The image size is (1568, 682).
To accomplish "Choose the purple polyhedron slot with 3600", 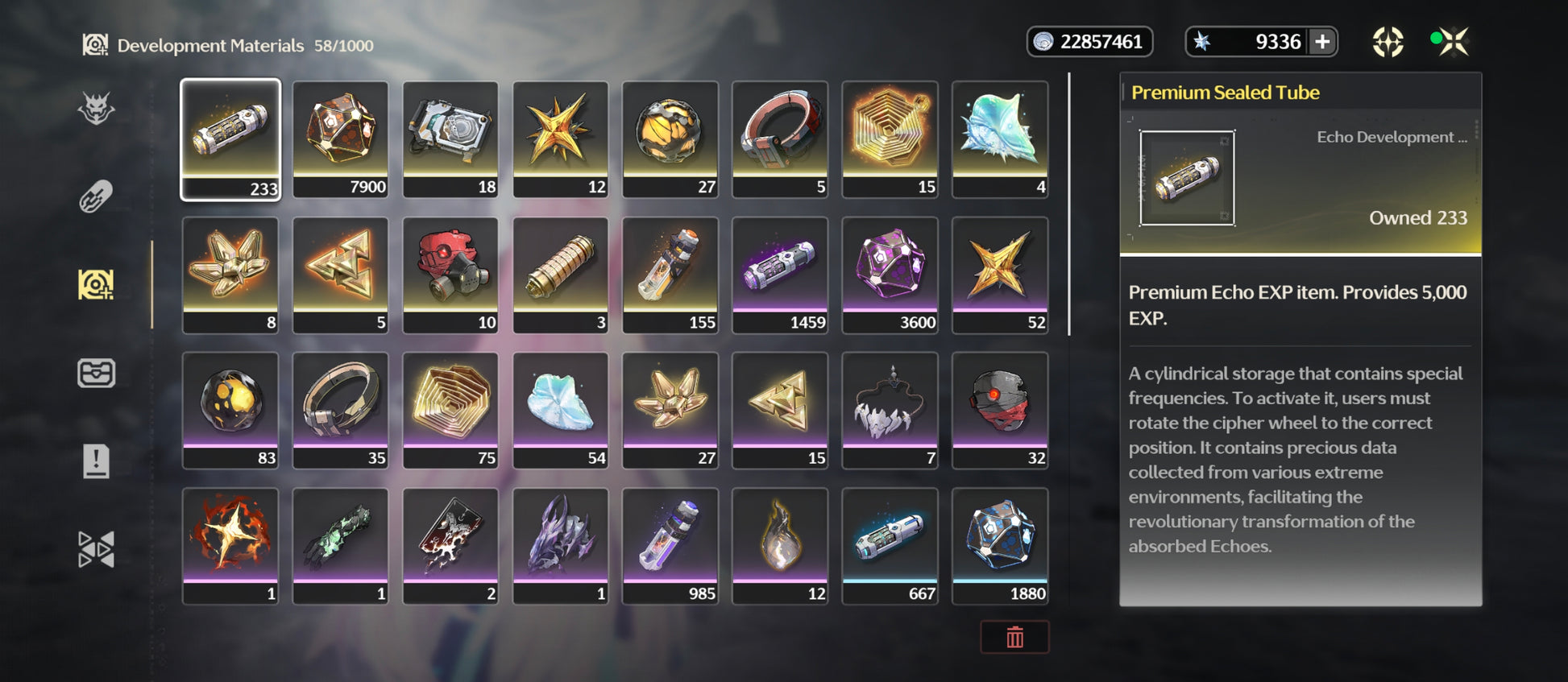I will pyautogui.click(x=890, y=274).
